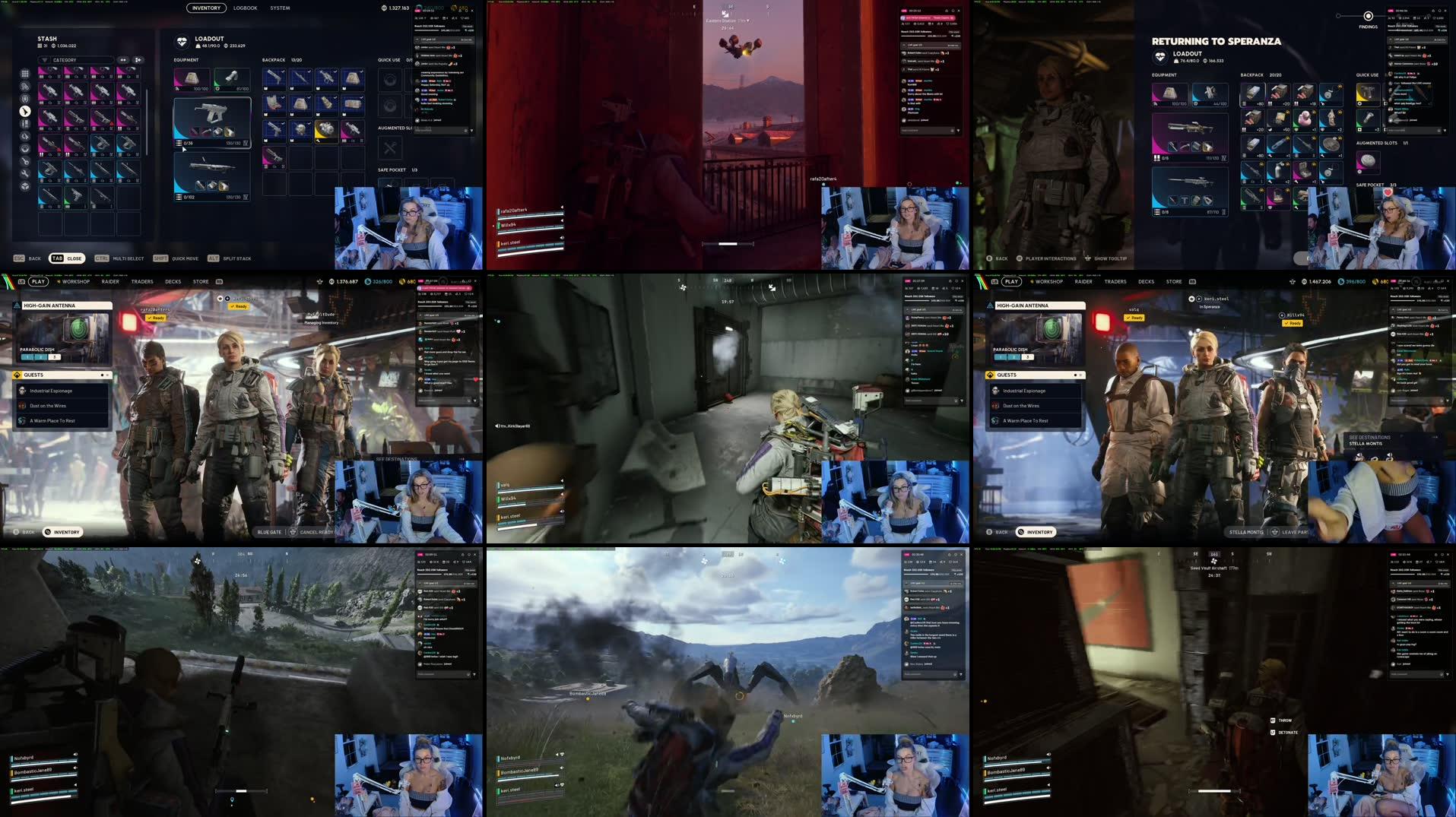
Task: Select the weapons category icon in the Stash sidebar
Action: [25, 111]
